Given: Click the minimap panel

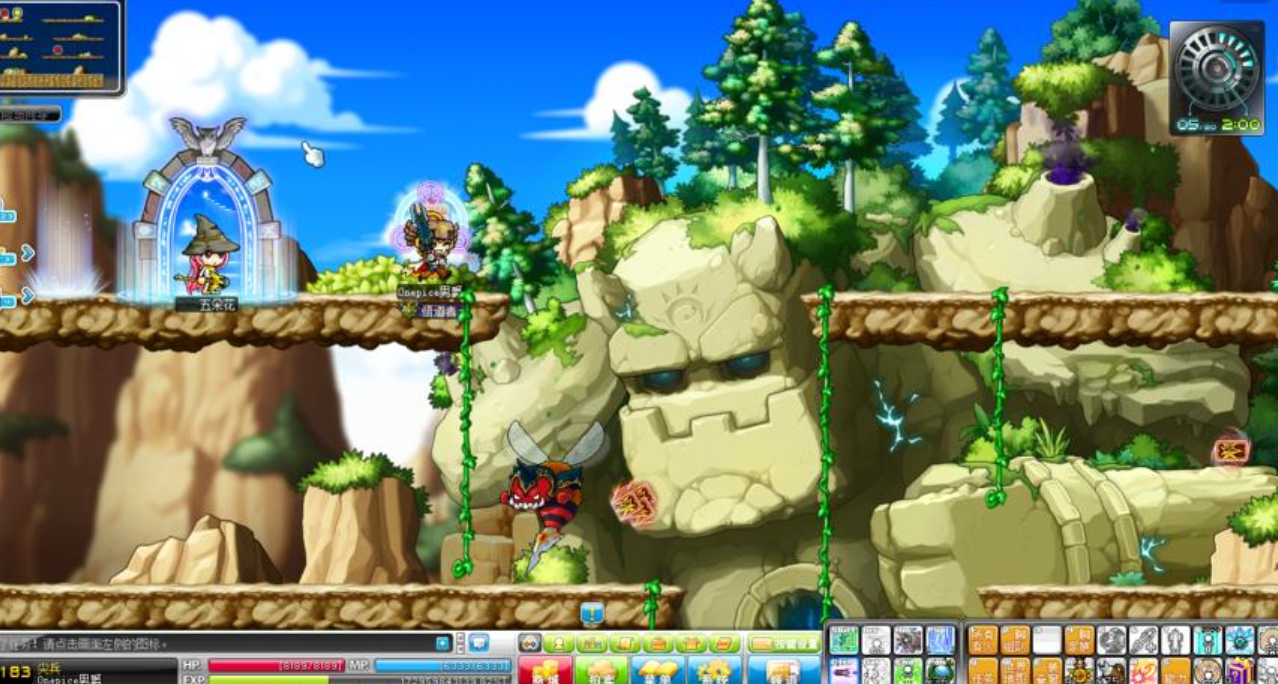Looking at the screenshot, I should click(60, 46).
